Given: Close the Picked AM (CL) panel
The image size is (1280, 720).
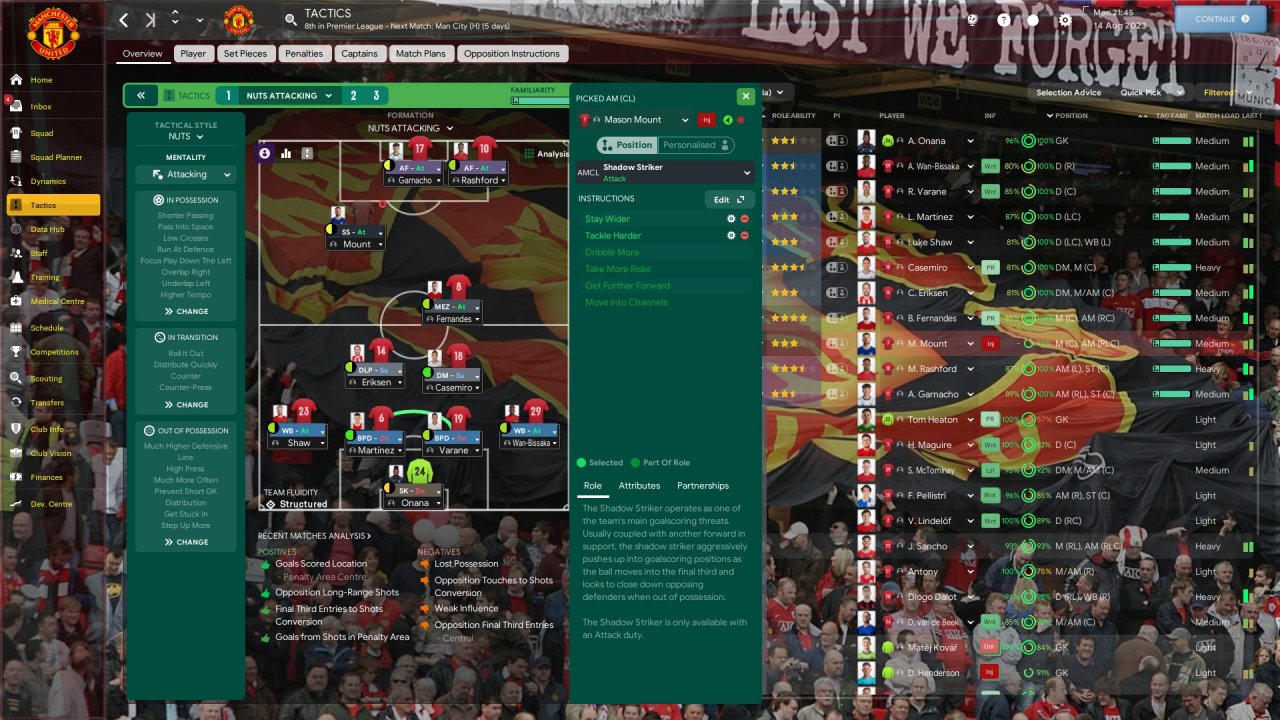Looking at the screenshot, I should [745, 96].
